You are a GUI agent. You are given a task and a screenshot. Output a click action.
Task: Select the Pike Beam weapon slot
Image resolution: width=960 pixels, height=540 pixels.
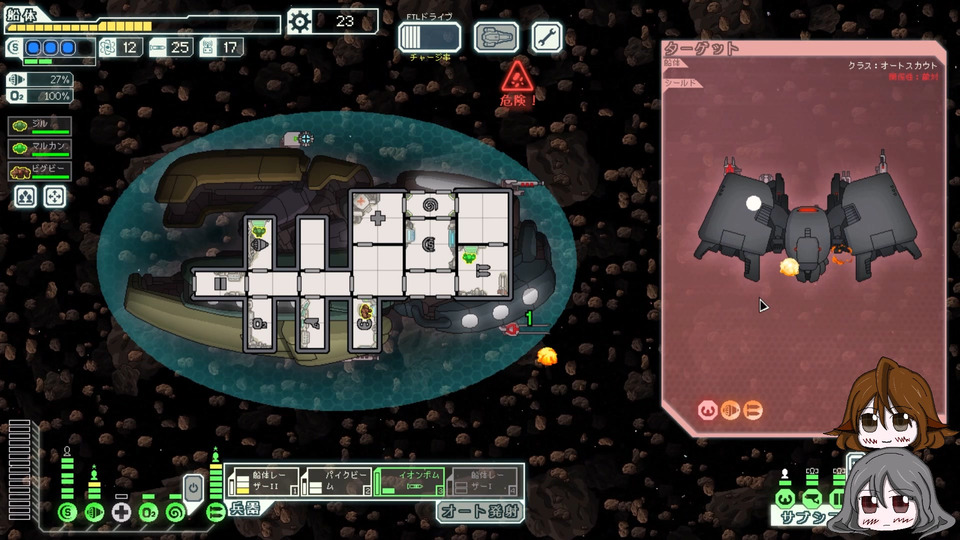pos(336,483)
